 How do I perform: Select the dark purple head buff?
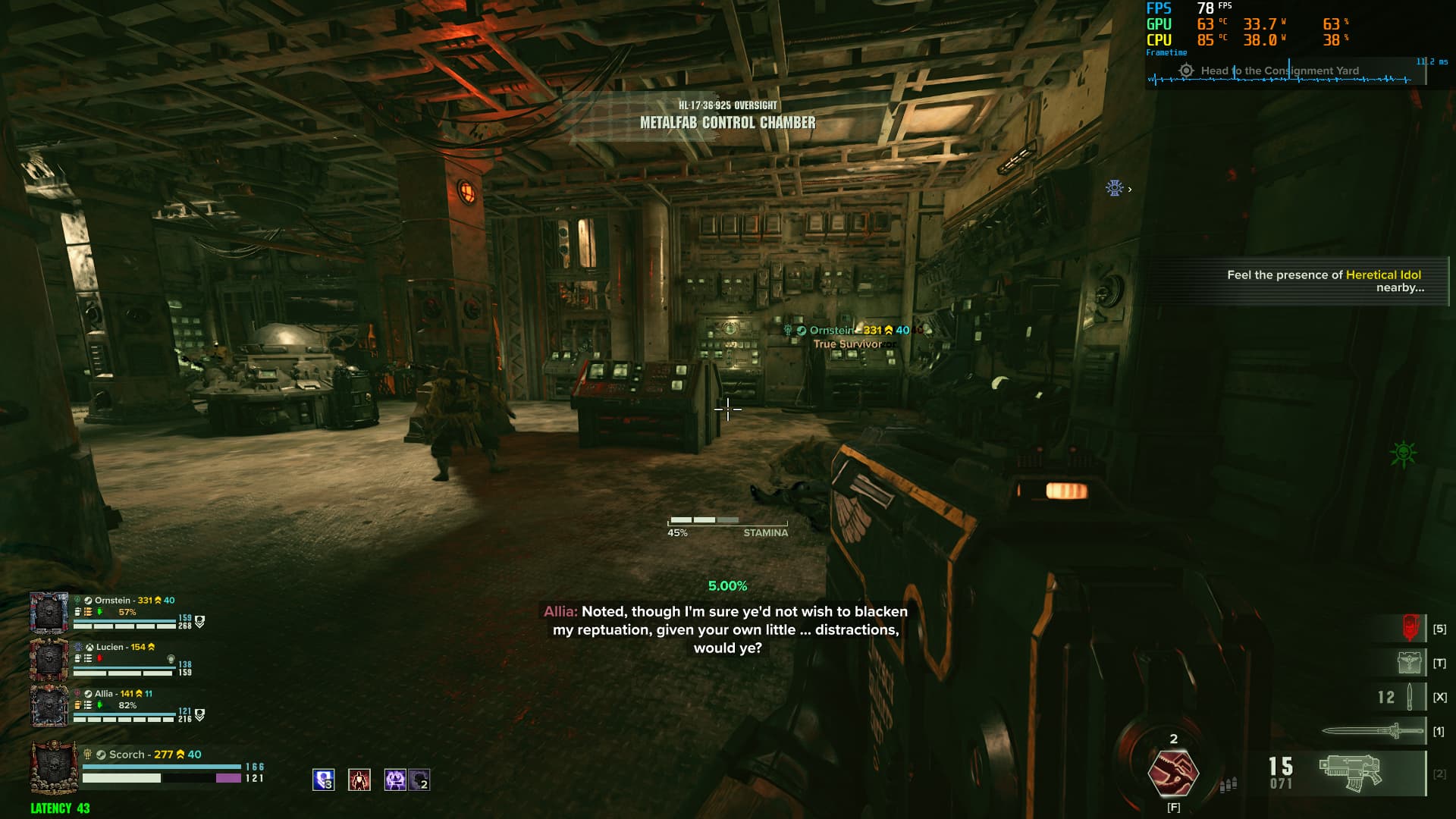coord(419,780)
